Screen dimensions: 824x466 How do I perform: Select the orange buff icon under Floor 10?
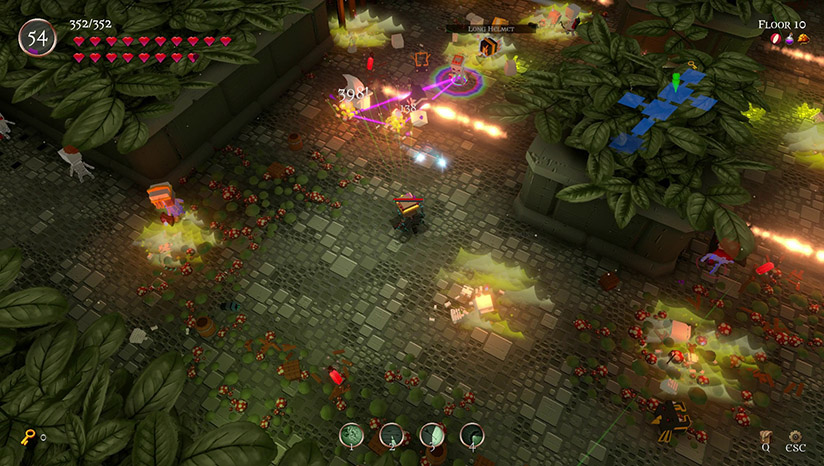803,39
